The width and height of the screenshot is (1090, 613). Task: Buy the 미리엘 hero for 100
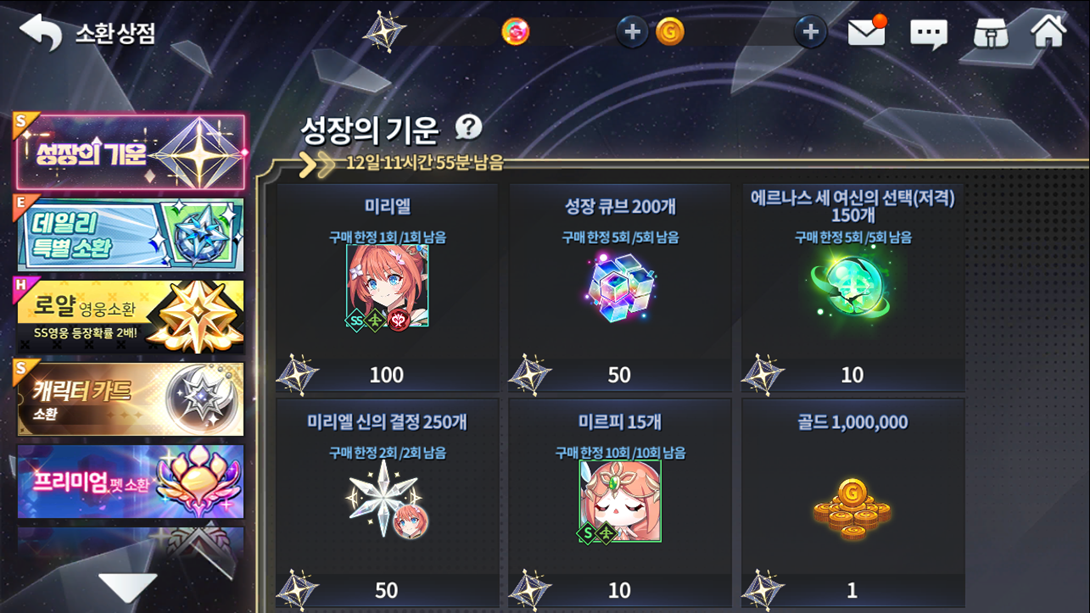pos(387,288)
